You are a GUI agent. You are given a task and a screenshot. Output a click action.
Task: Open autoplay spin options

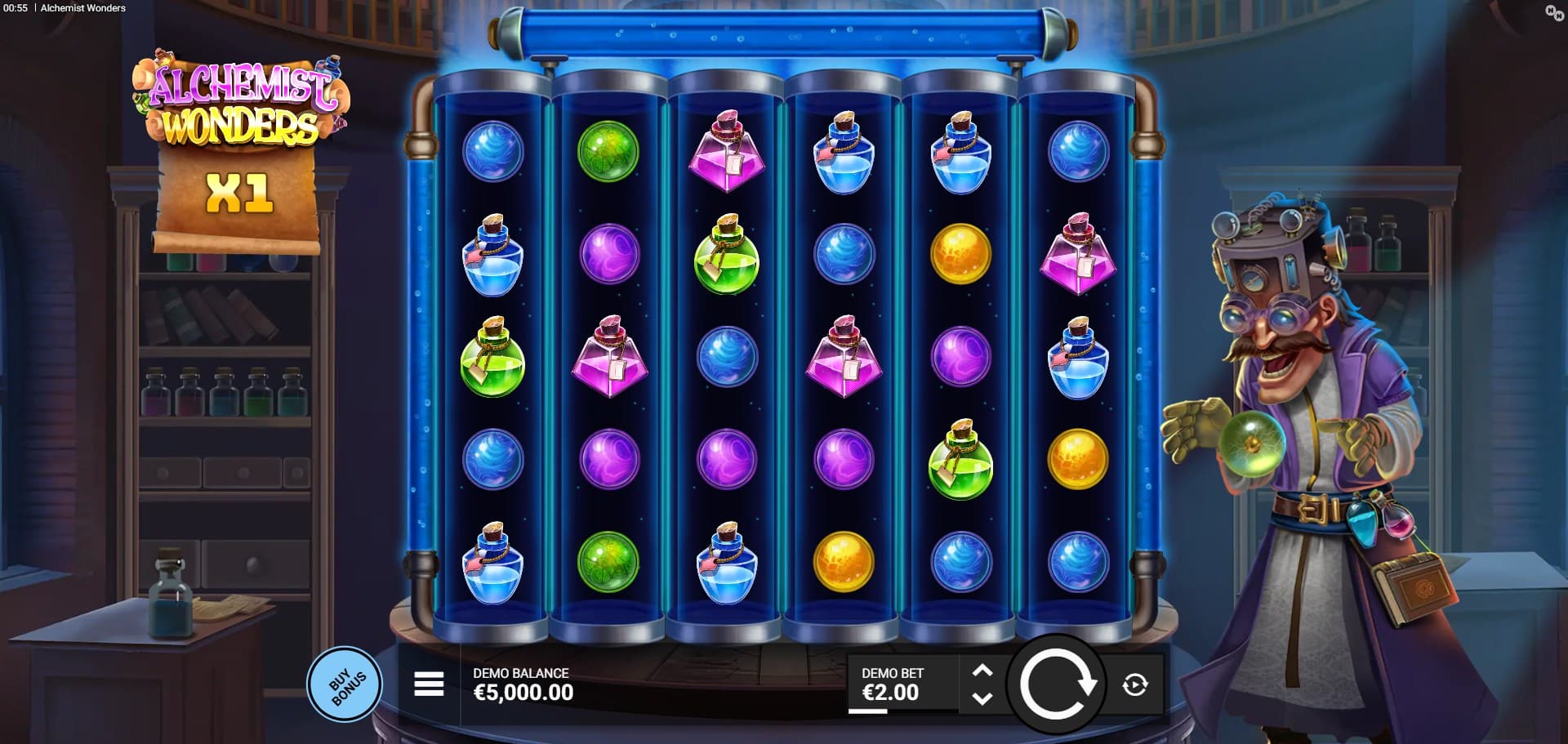(x=1134, y=684)
